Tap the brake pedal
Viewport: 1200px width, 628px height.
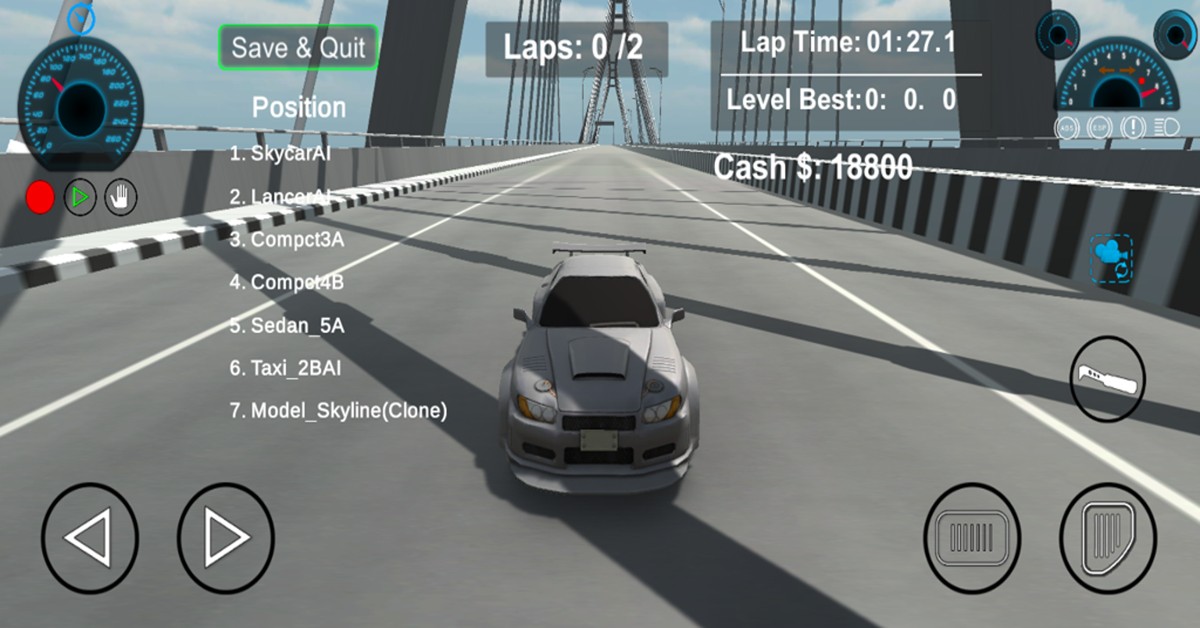click(x=972, y=538)
